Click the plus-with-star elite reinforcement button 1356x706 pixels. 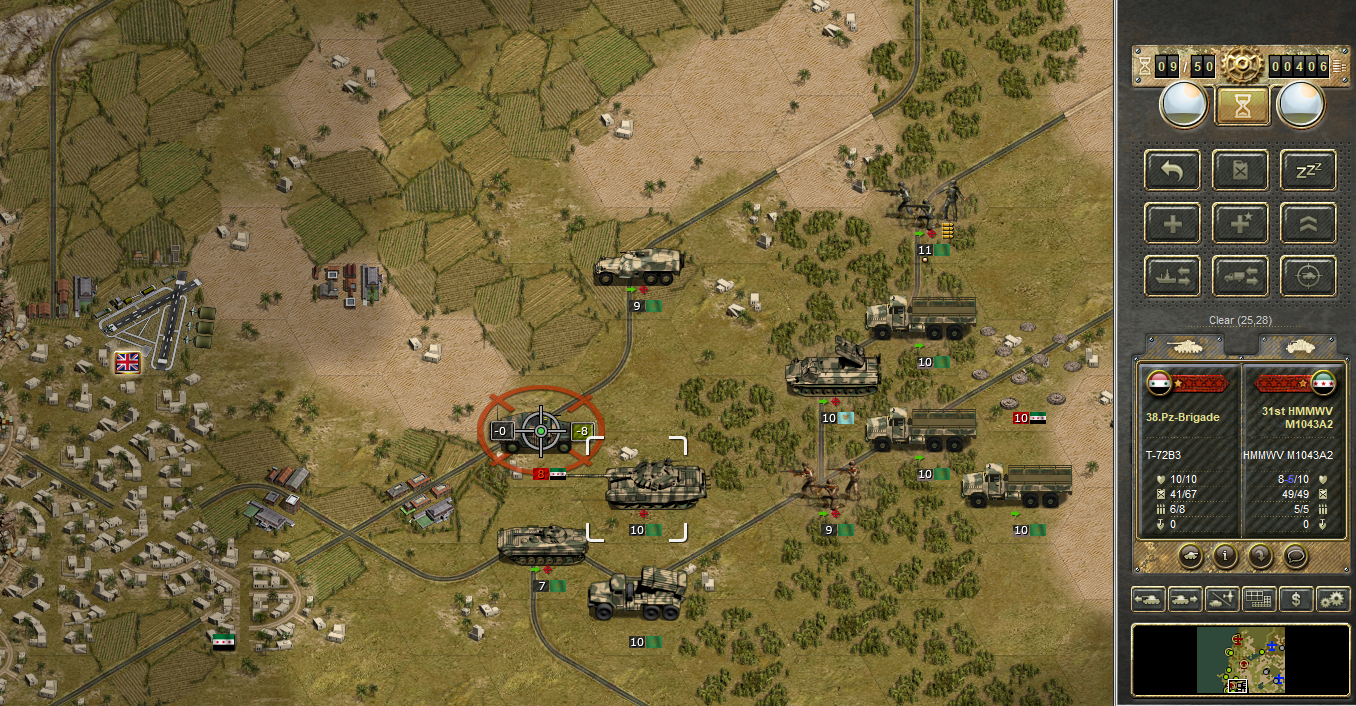1241,223
